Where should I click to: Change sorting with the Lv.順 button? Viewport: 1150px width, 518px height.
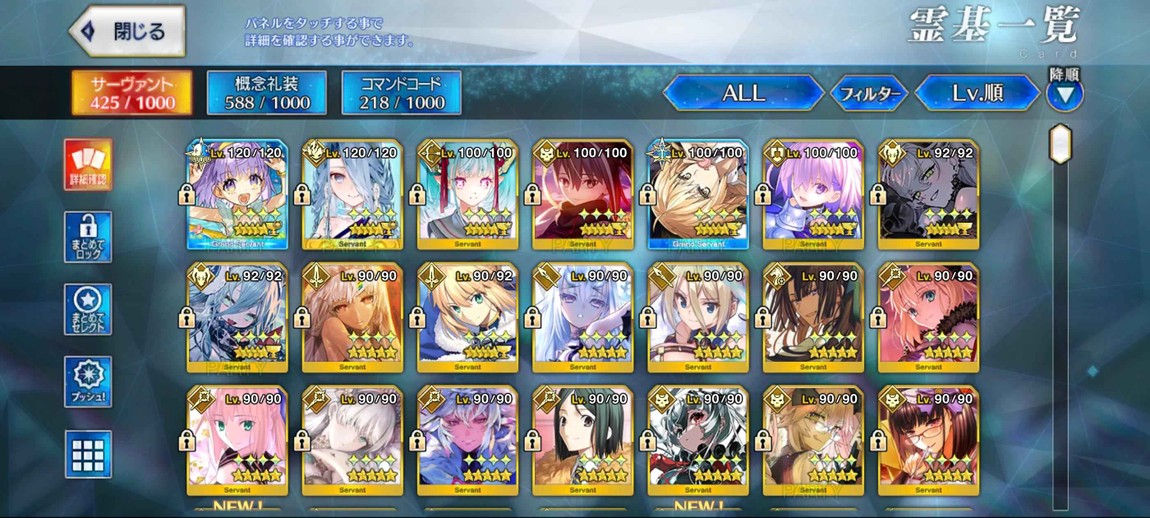tap(977, 94)
